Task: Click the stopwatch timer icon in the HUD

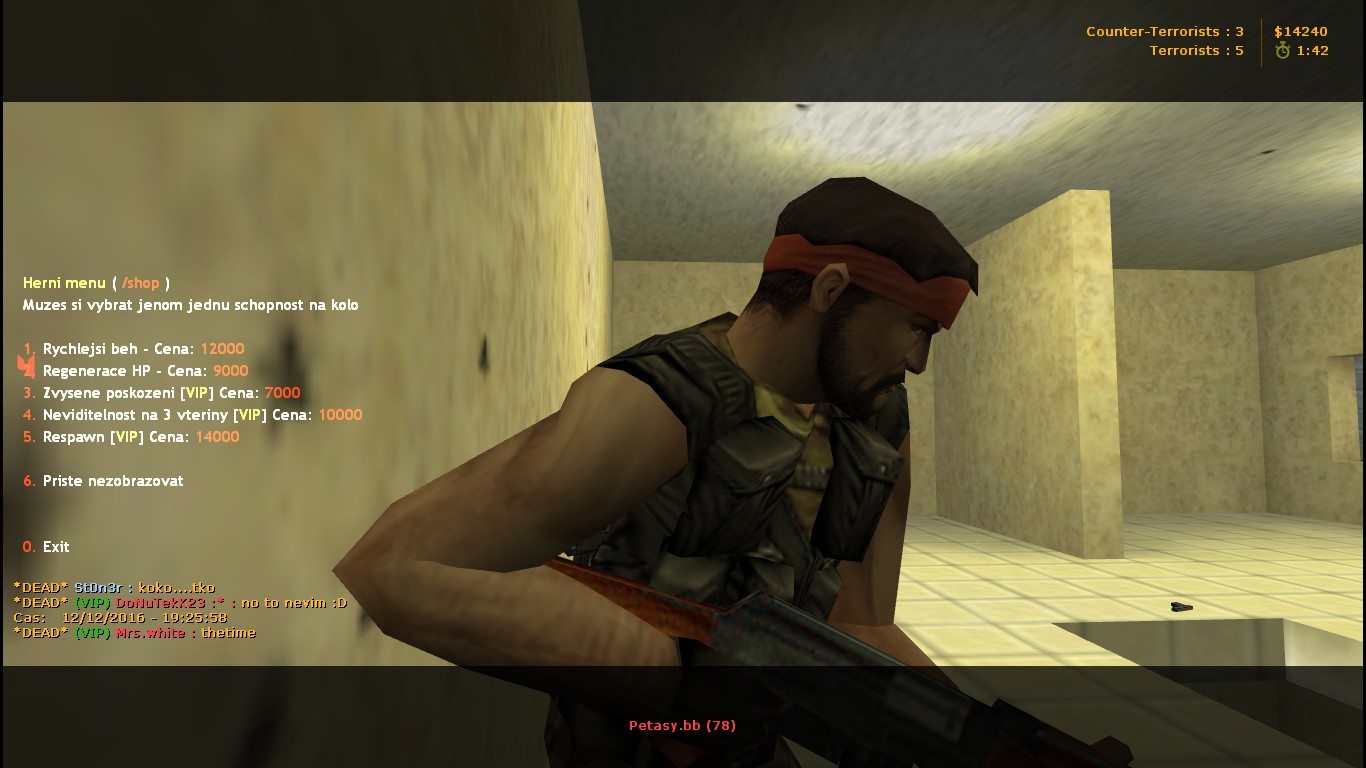Action: (x=1283, y=50)
